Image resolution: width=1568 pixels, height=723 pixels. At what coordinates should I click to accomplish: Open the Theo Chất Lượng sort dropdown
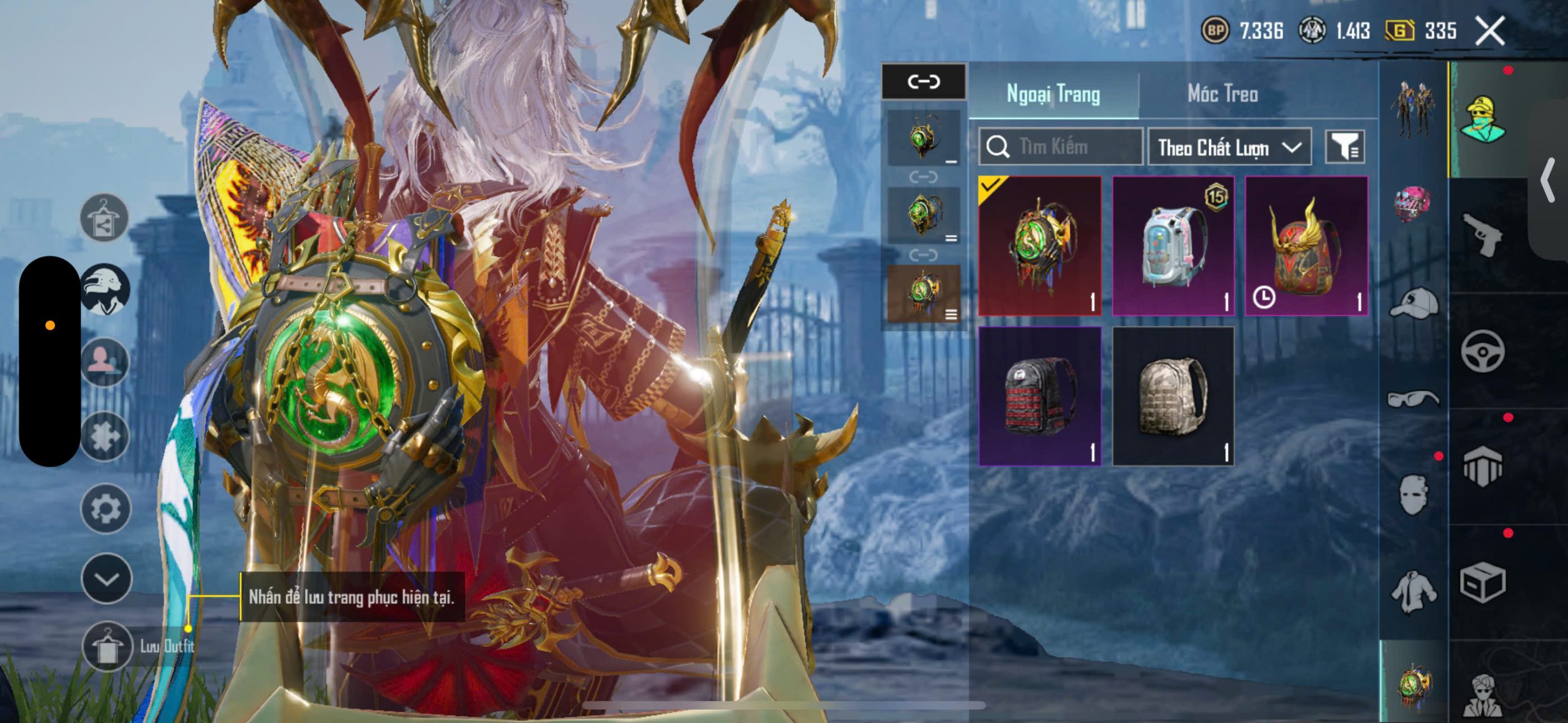click(x=1229, y=147)
